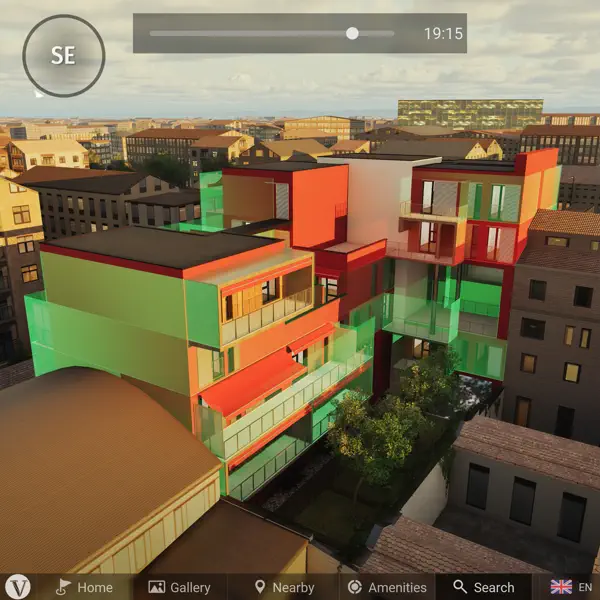This screenshot has width=600, height=600.
Task: View the Amenities tab
Action: point(386,587)
